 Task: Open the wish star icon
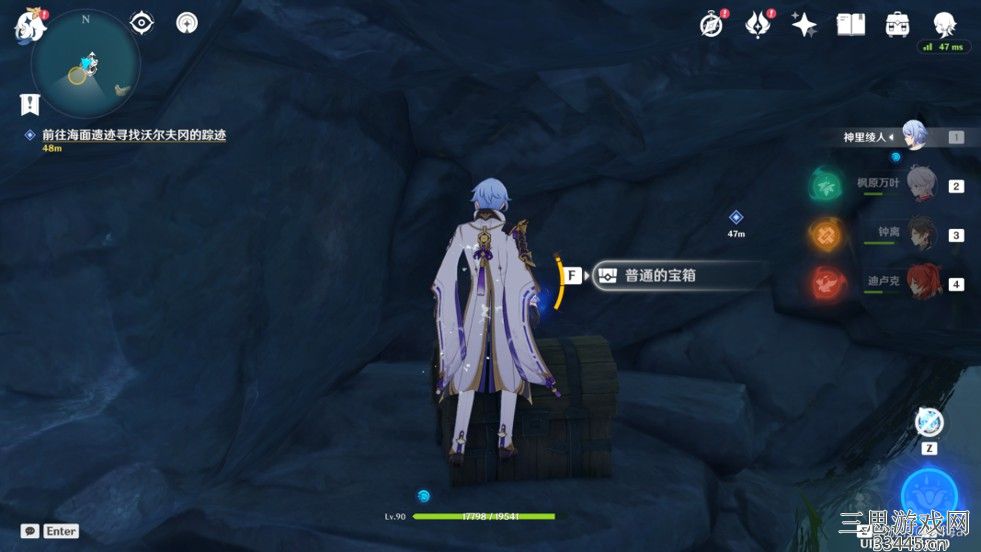pos(804,25)
